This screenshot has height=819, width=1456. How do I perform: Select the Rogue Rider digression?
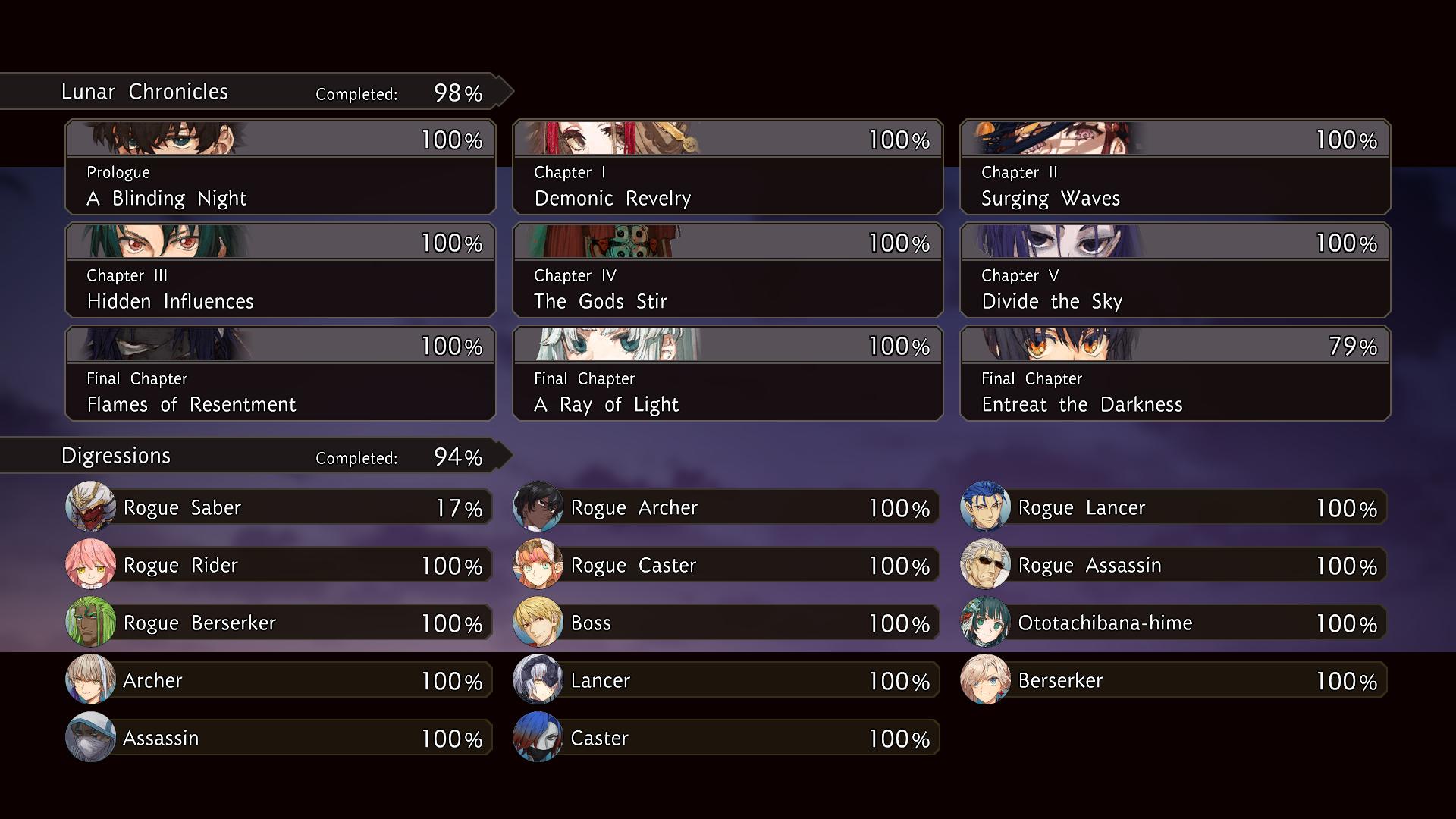tap(279, 565)
